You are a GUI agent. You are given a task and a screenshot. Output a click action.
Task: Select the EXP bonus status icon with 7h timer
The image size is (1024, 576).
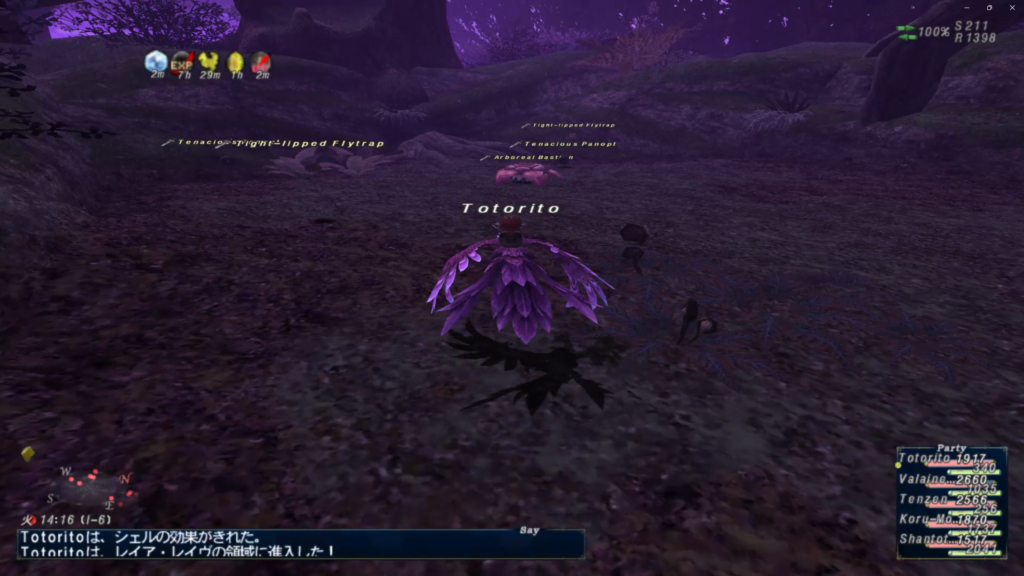(182, 63)
